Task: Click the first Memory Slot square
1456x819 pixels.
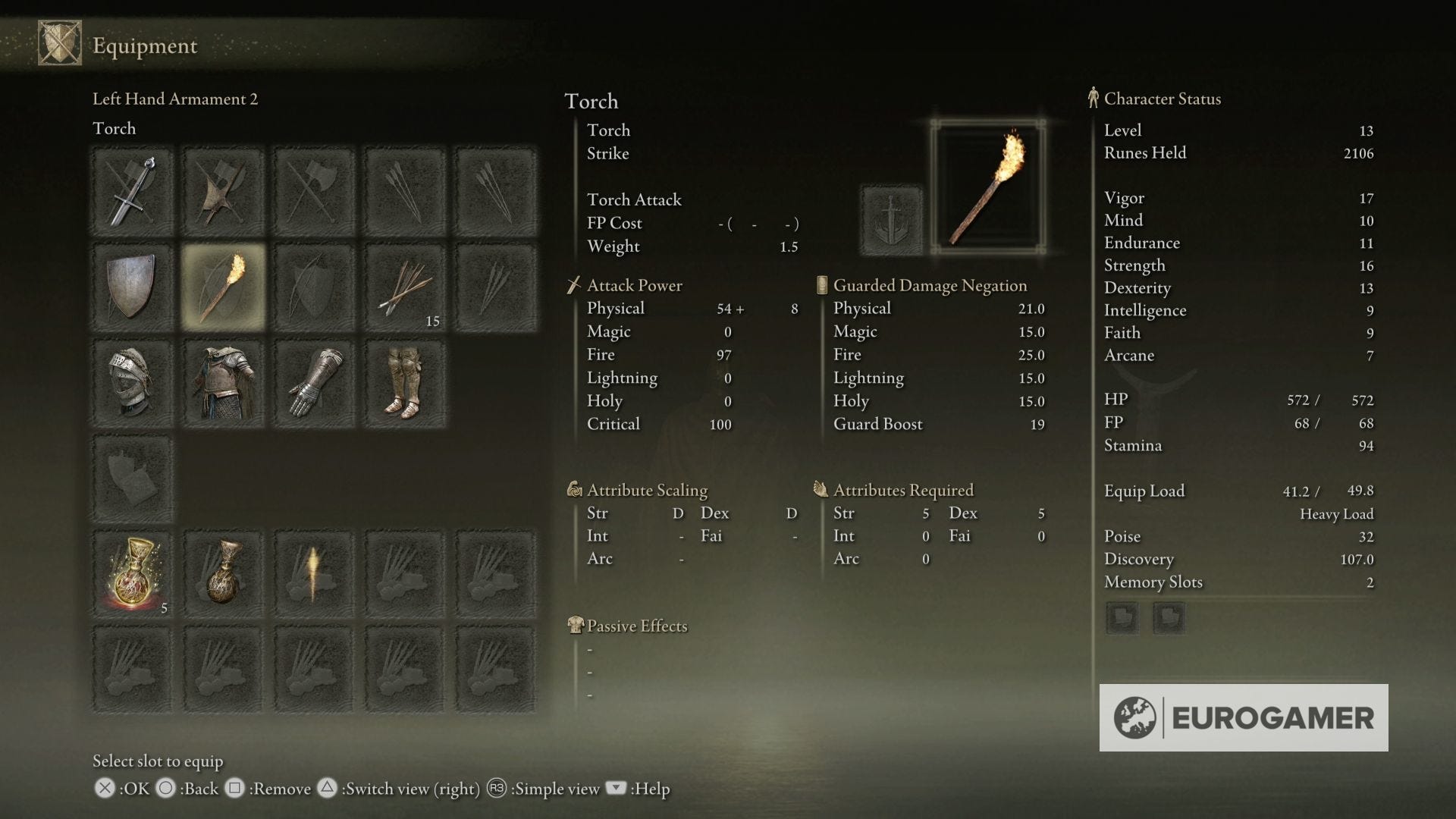Action: point(1122,617)
